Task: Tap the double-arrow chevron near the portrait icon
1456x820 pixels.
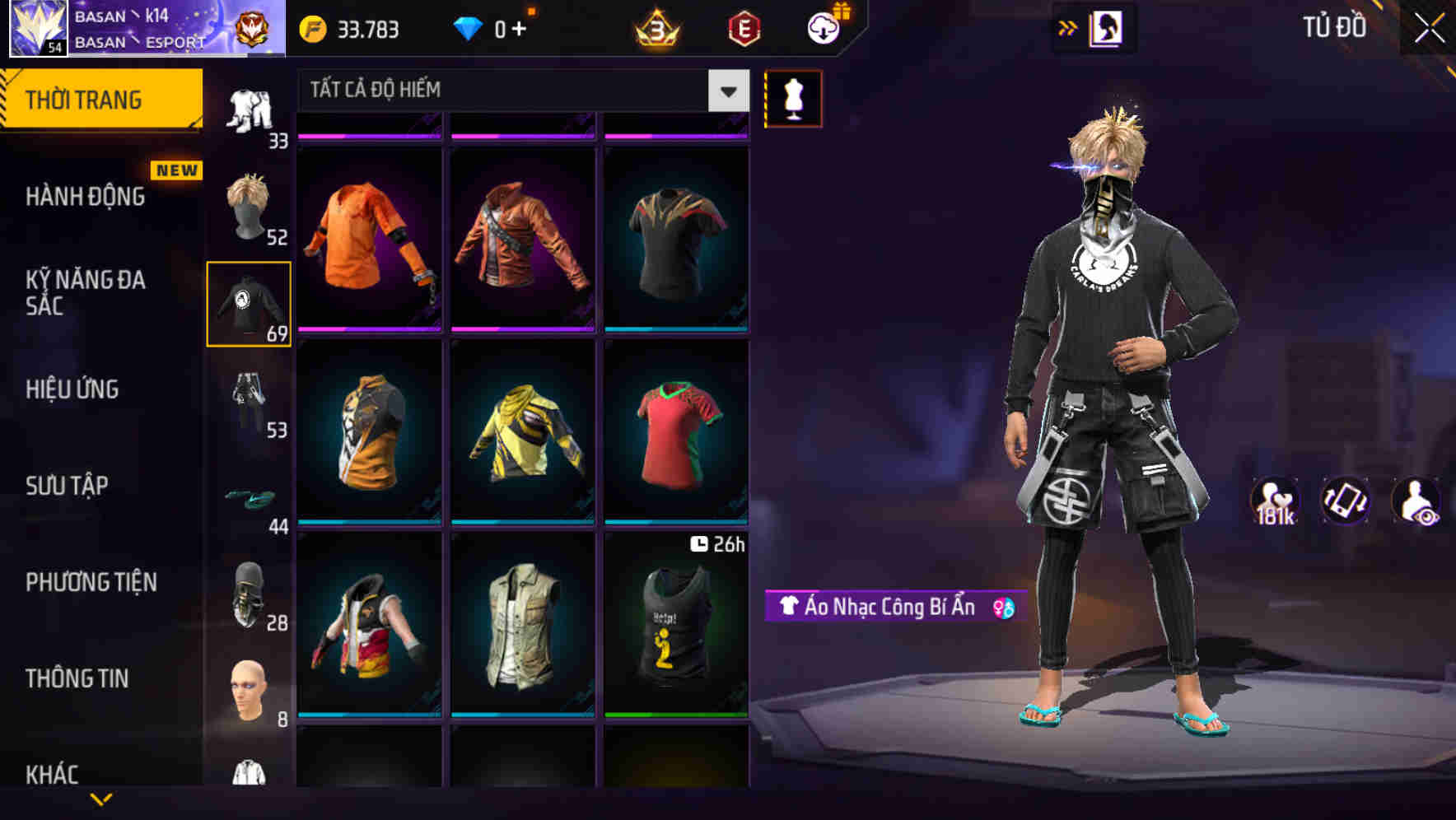Action: 1067,27
